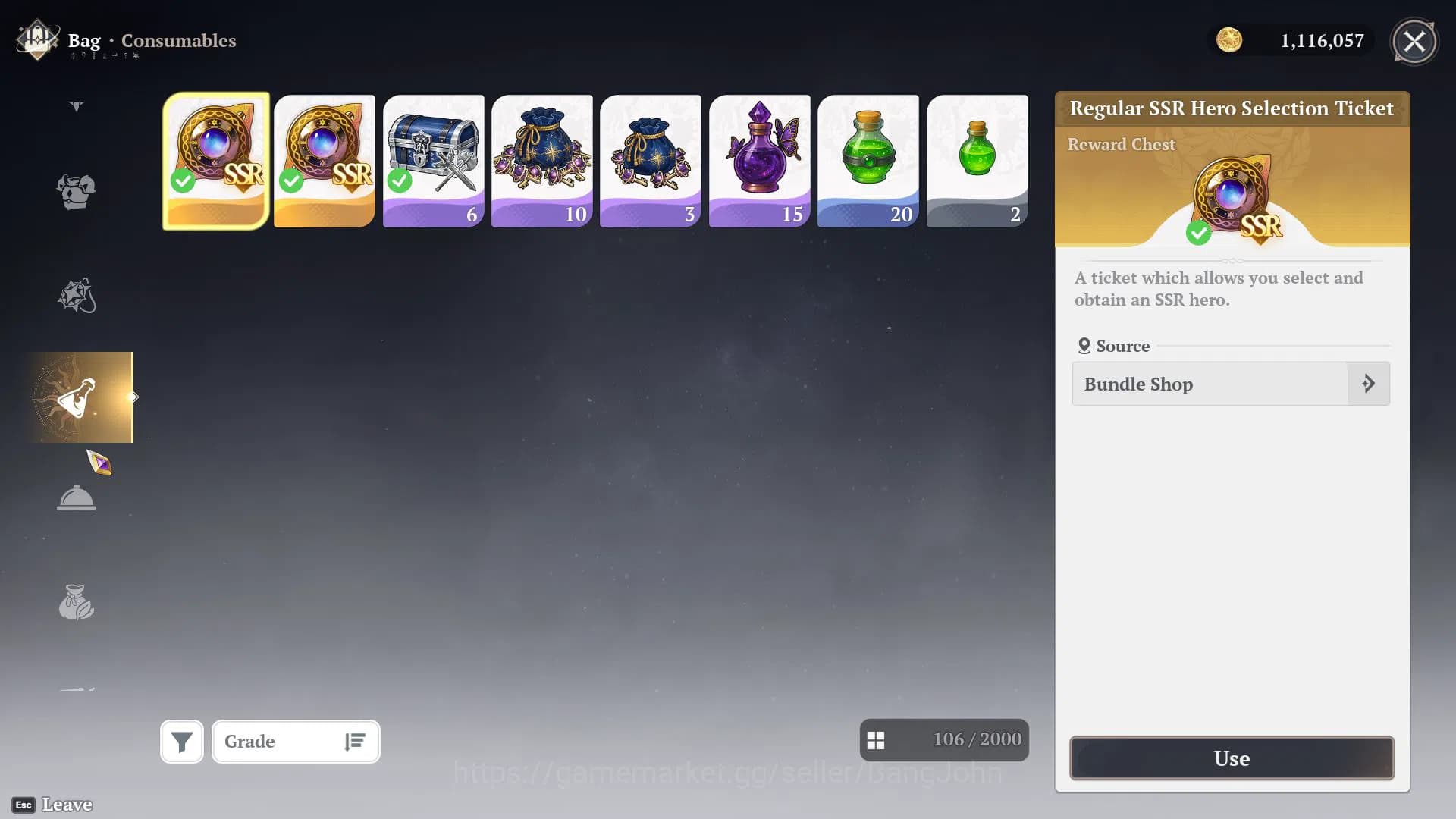The width and height of the screenshot is (1456, 819).
Task: Open the Equipment category in the bag sidebar
Action: tap(76, 192)
